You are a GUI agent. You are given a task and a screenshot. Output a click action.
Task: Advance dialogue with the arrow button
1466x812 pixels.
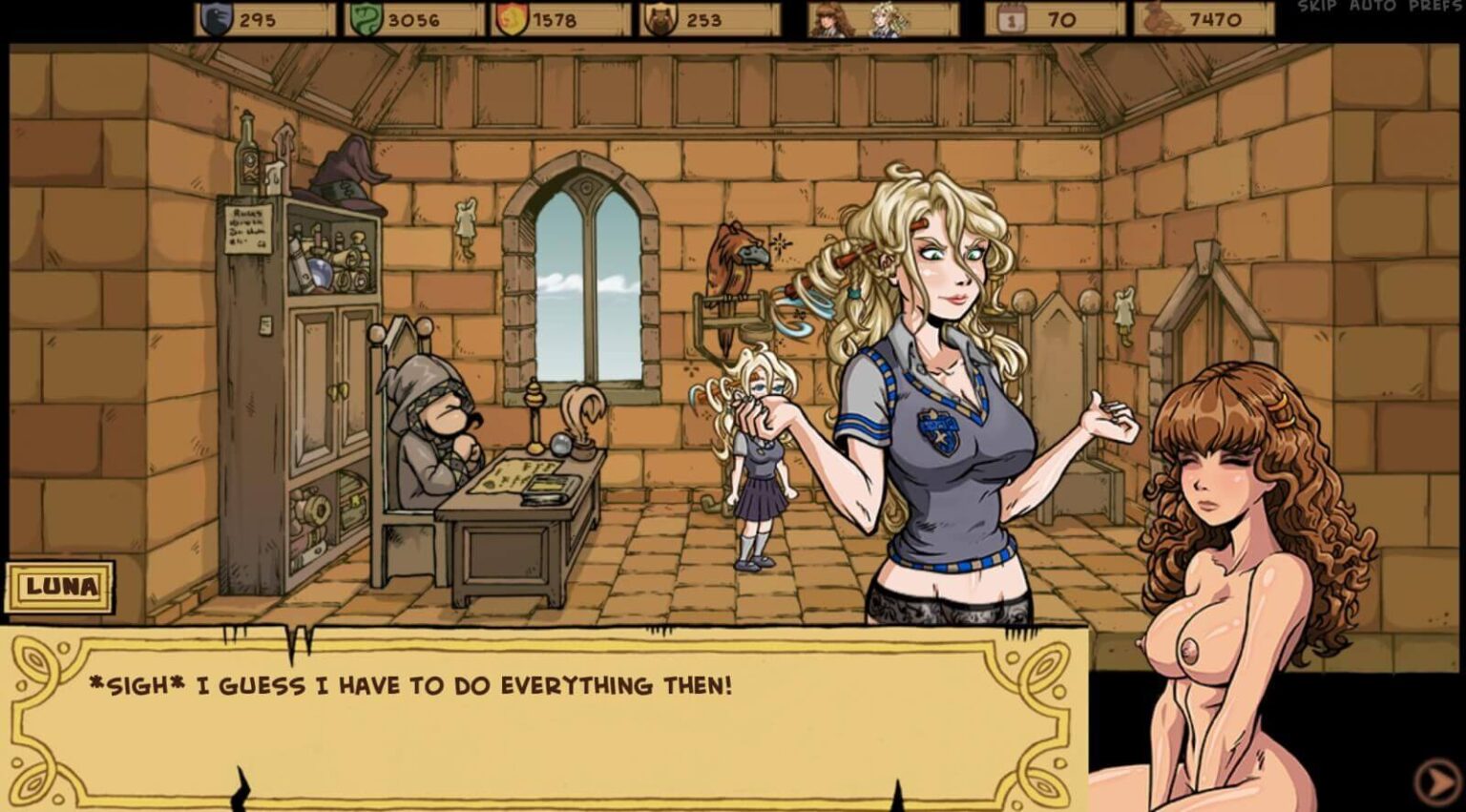coord(1436,781)
